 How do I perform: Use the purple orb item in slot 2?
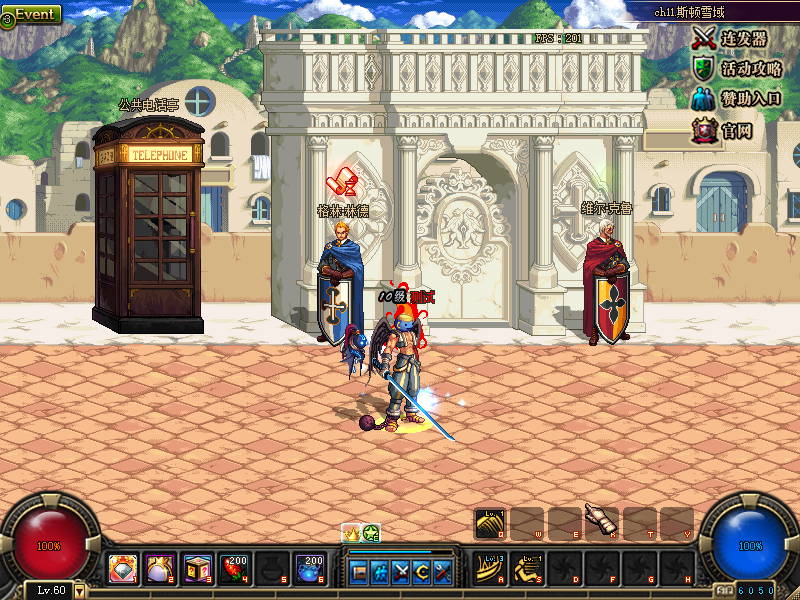(160, 569)
